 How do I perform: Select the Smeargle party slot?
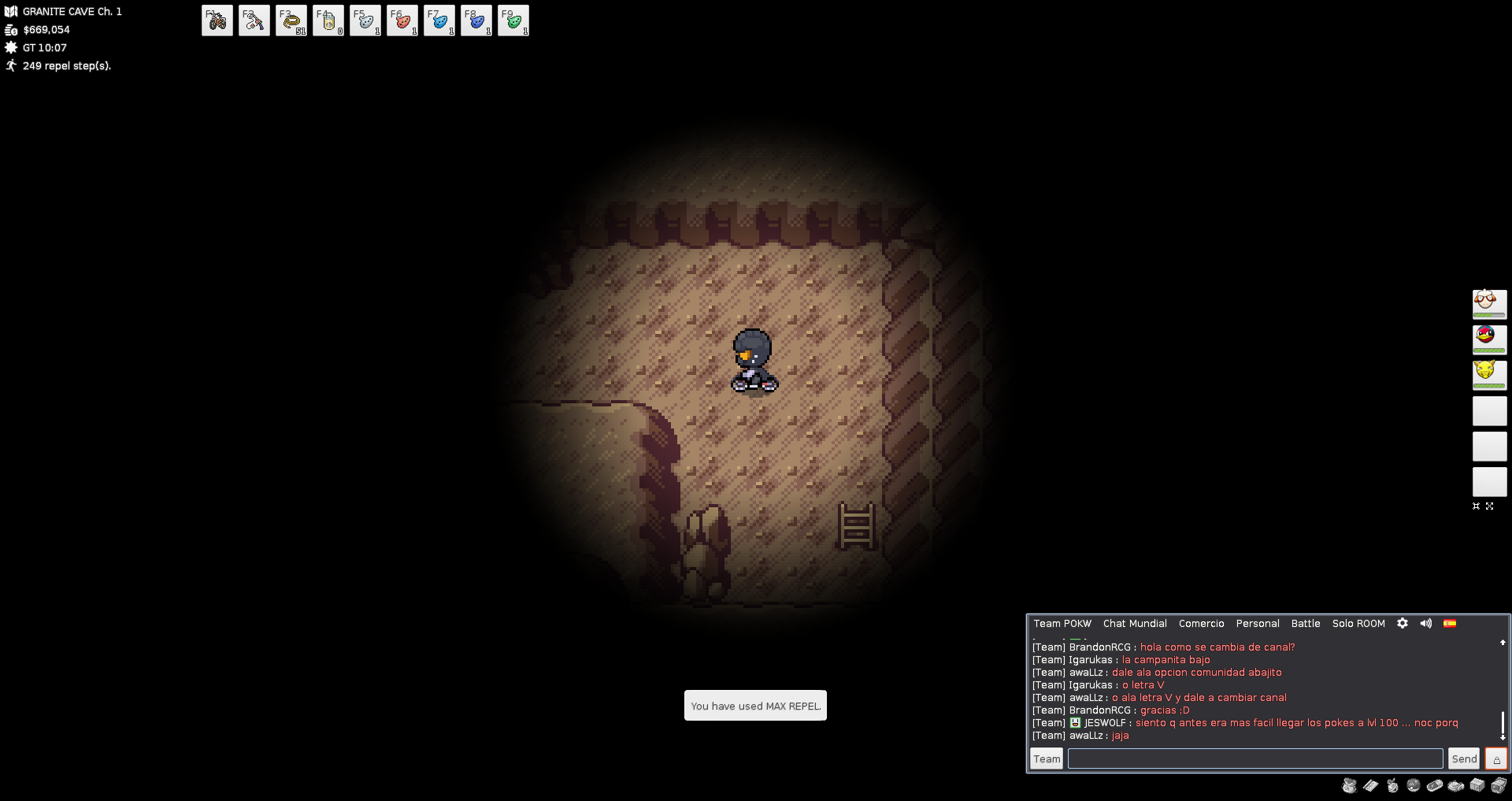tap(1489, 303)
